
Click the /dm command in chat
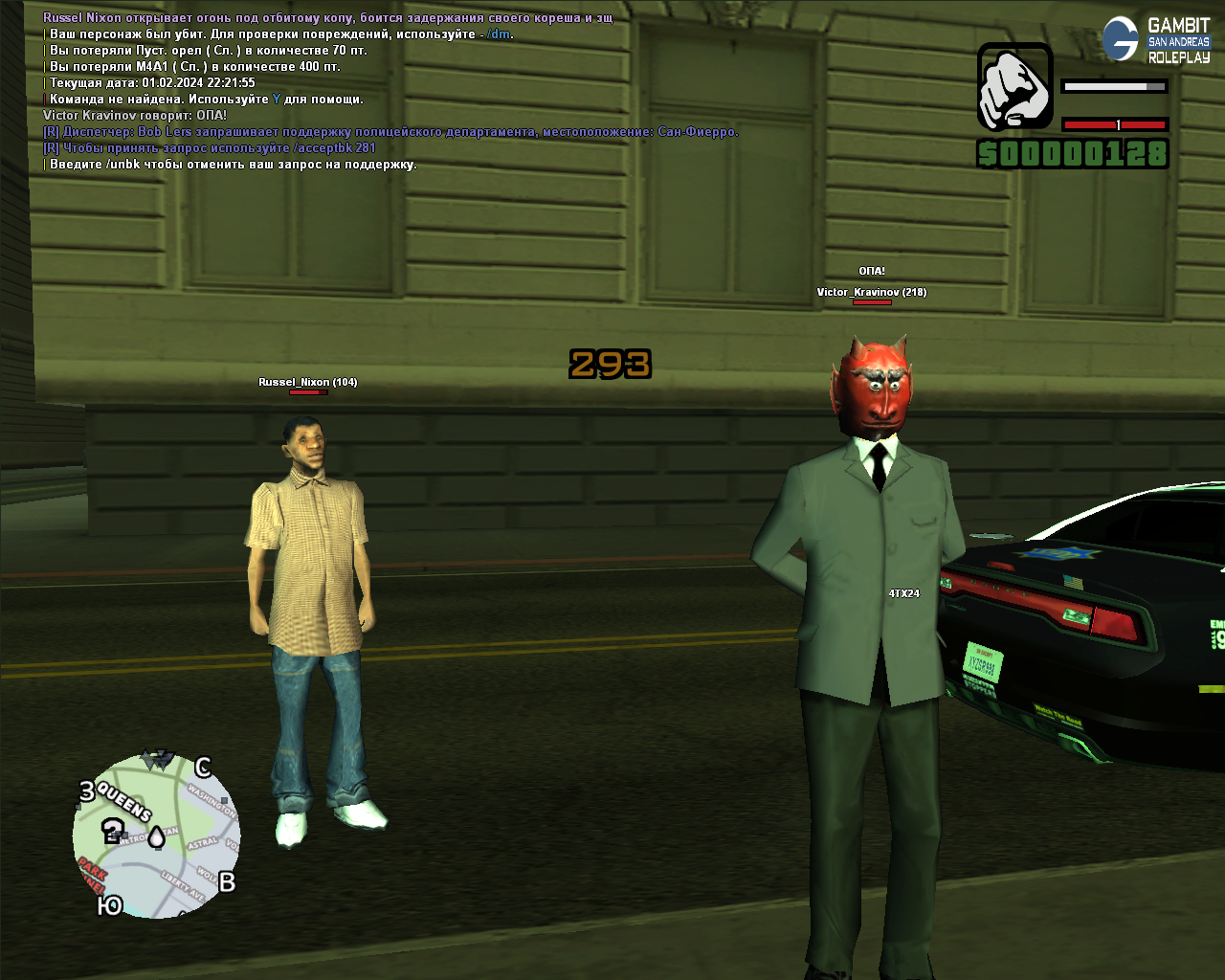tap(499, 34)
